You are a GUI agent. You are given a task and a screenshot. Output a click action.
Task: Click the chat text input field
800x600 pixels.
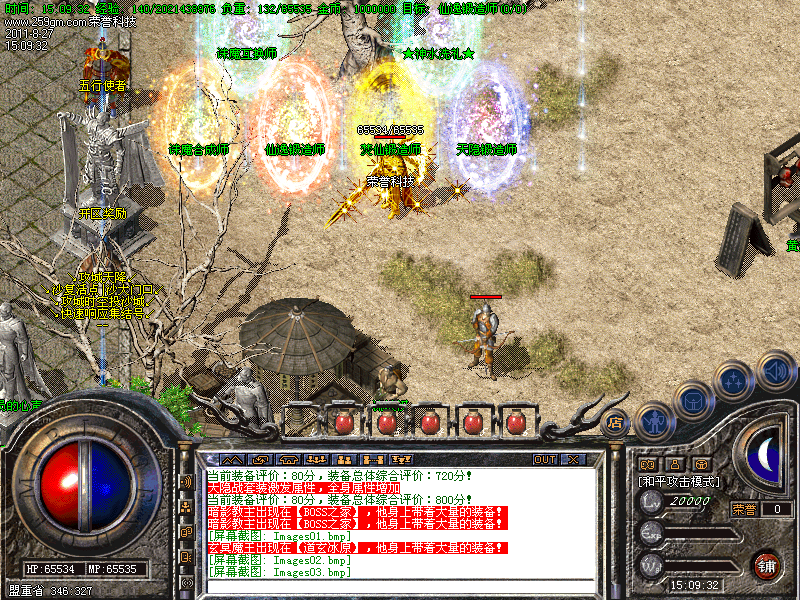(390, 586)
